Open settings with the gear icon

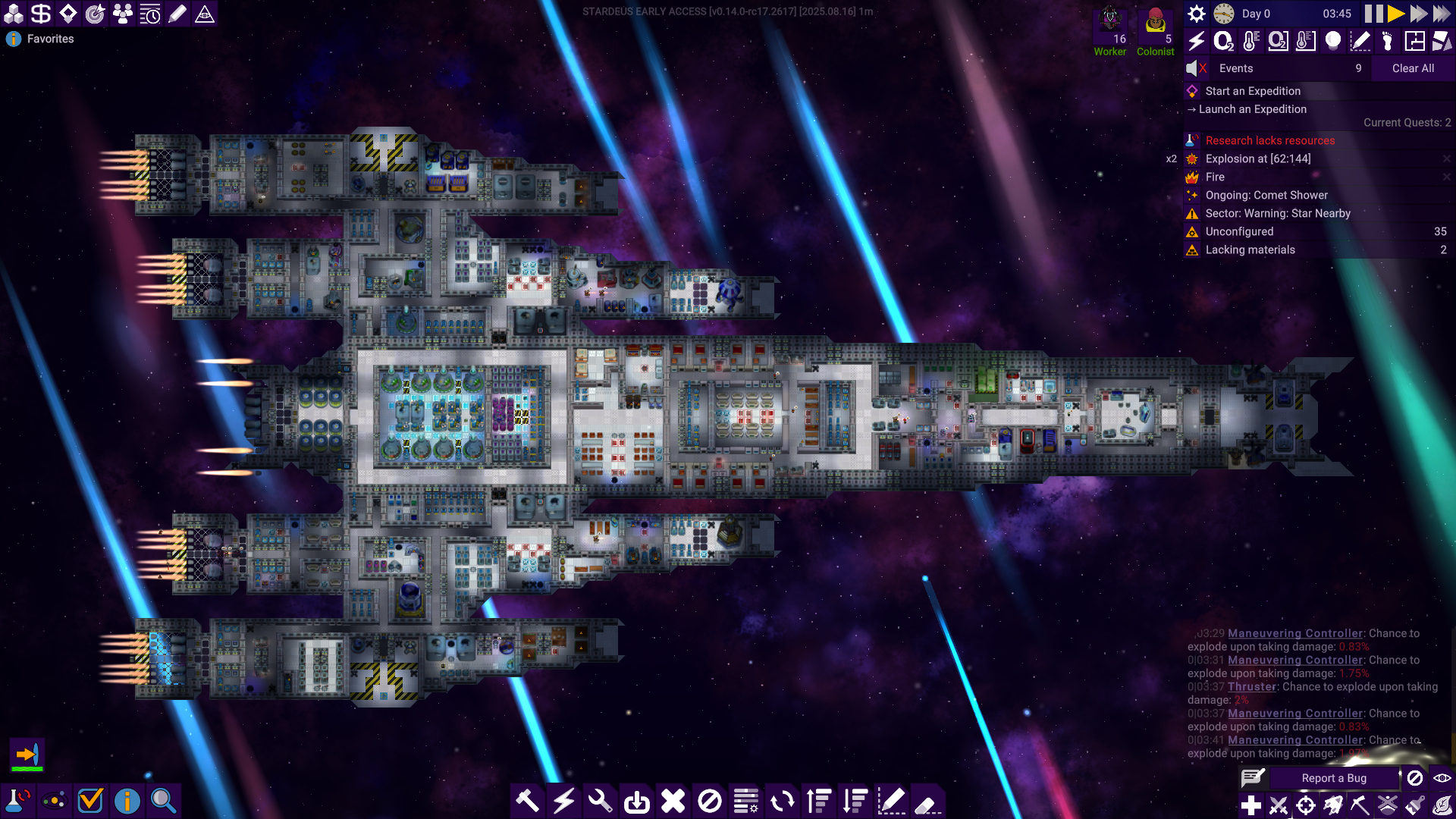click(1197, 14)
